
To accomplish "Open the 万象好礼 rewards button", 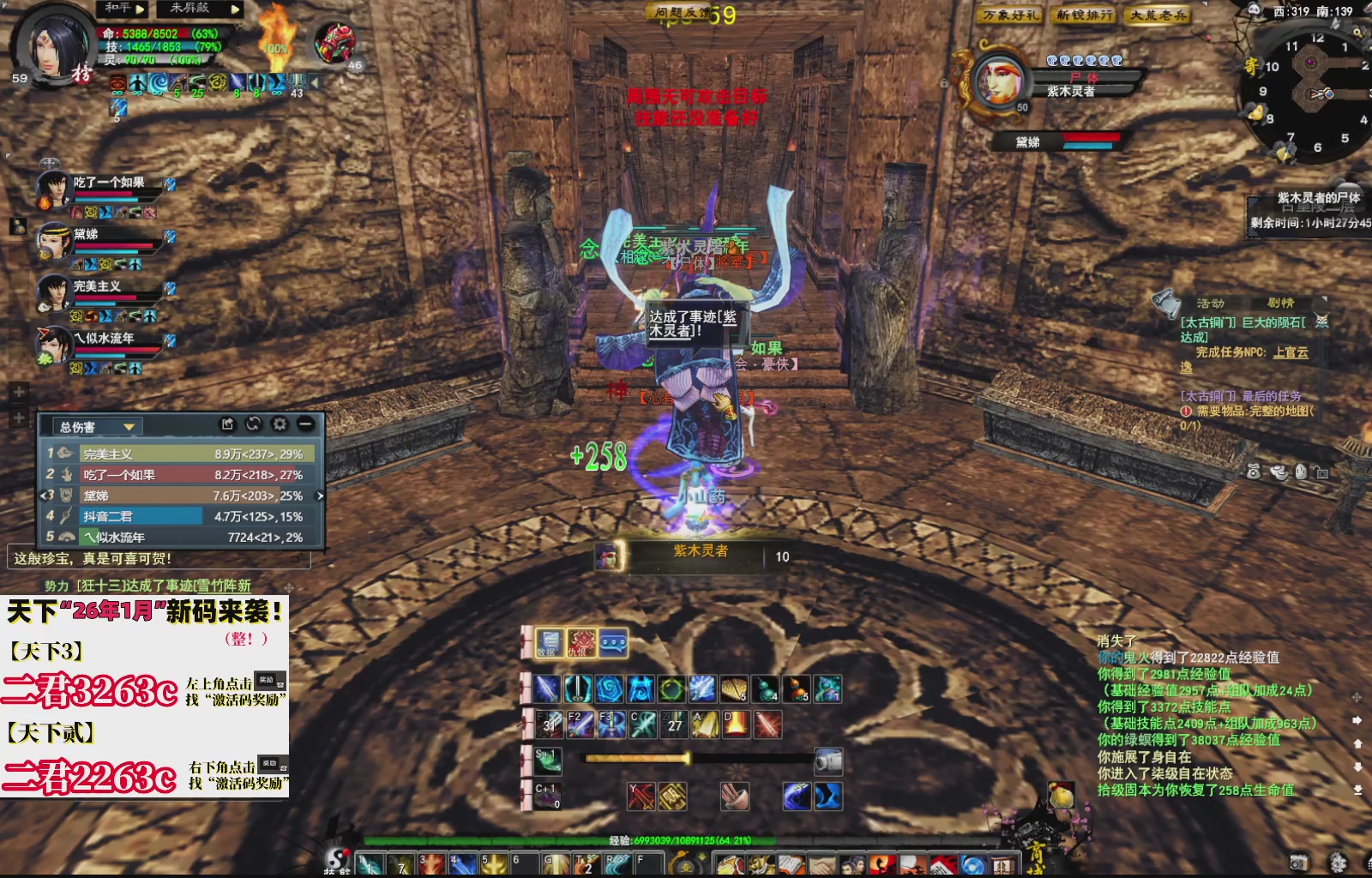I will 1008,15.
